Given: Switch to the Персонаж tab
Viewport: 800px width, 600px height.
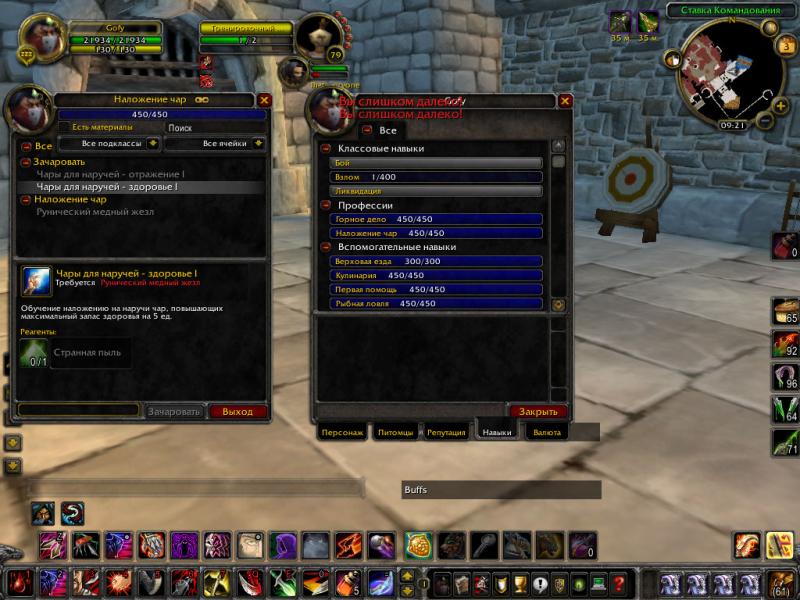Looking at the screenshot, I should (x=342, y=433).
